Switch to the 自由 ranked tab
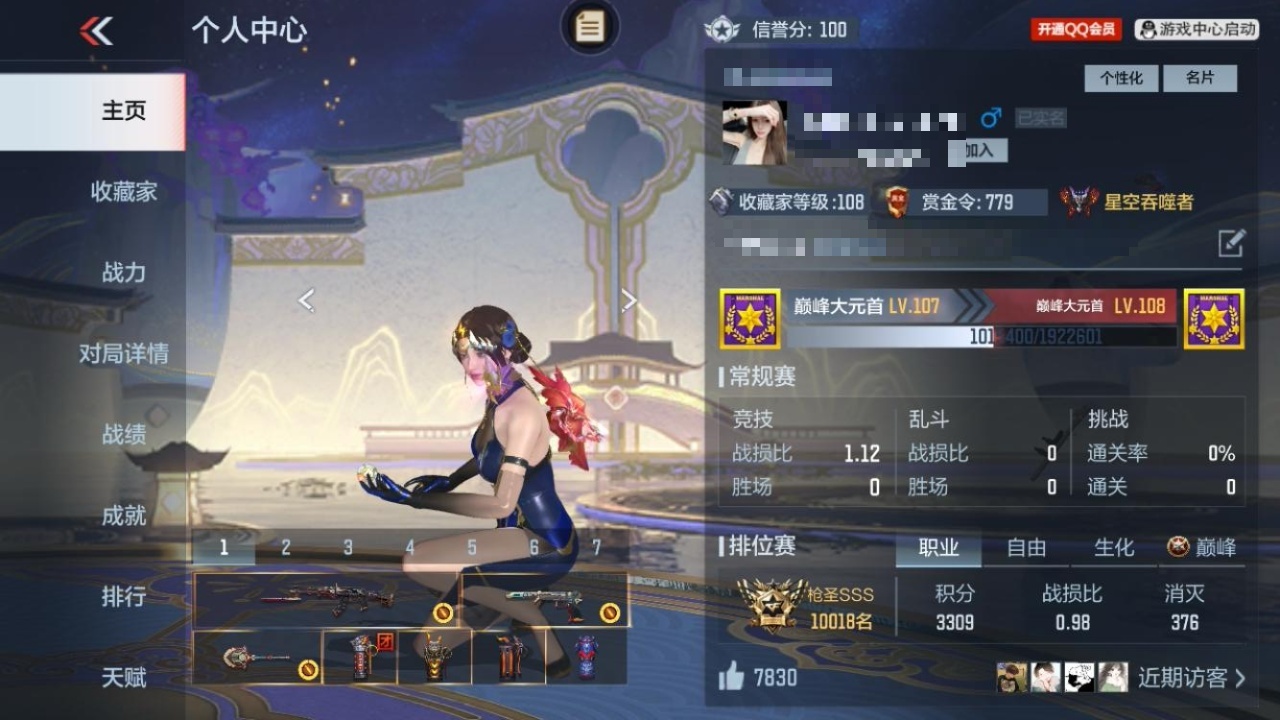Image resolution: width=1280 pixels, height=720 pixels. (x=1026, y=548)
